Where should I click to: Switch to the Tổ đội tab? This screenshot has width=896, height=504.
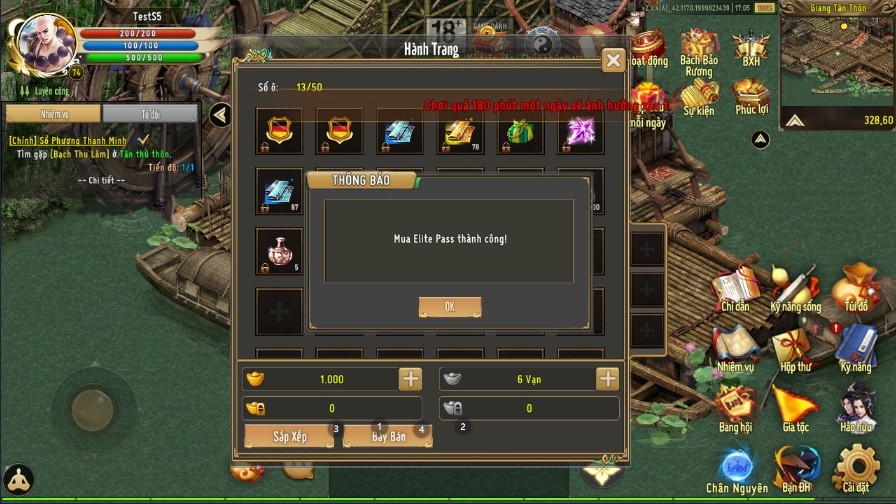(150, 114)
